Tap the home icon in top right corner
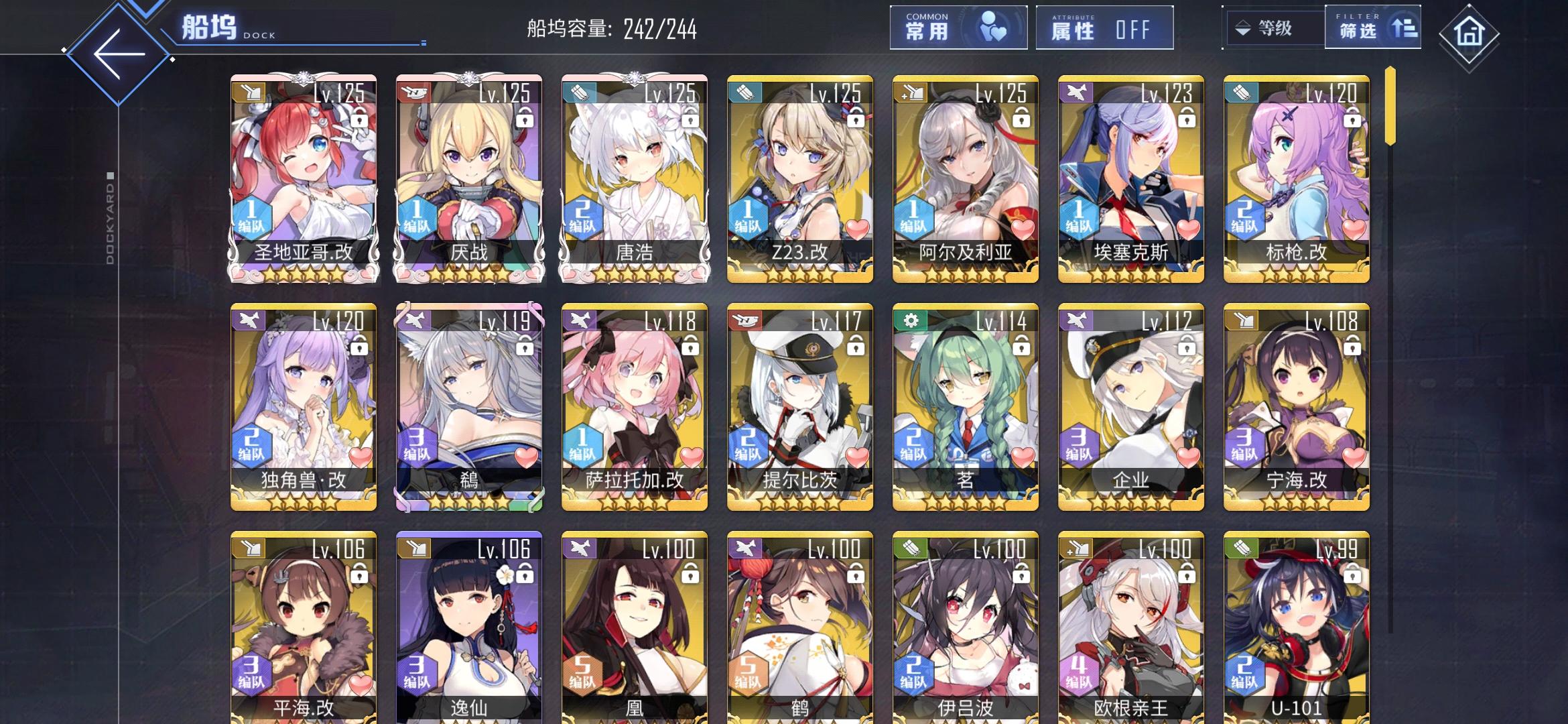The image size is (1568, 724). 1467,29
